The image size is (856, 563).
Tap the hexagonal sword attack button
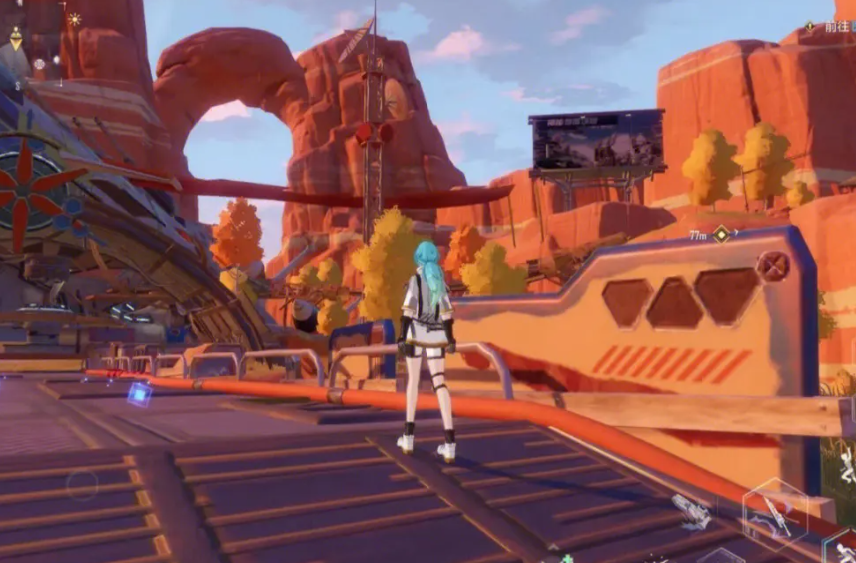775,512
